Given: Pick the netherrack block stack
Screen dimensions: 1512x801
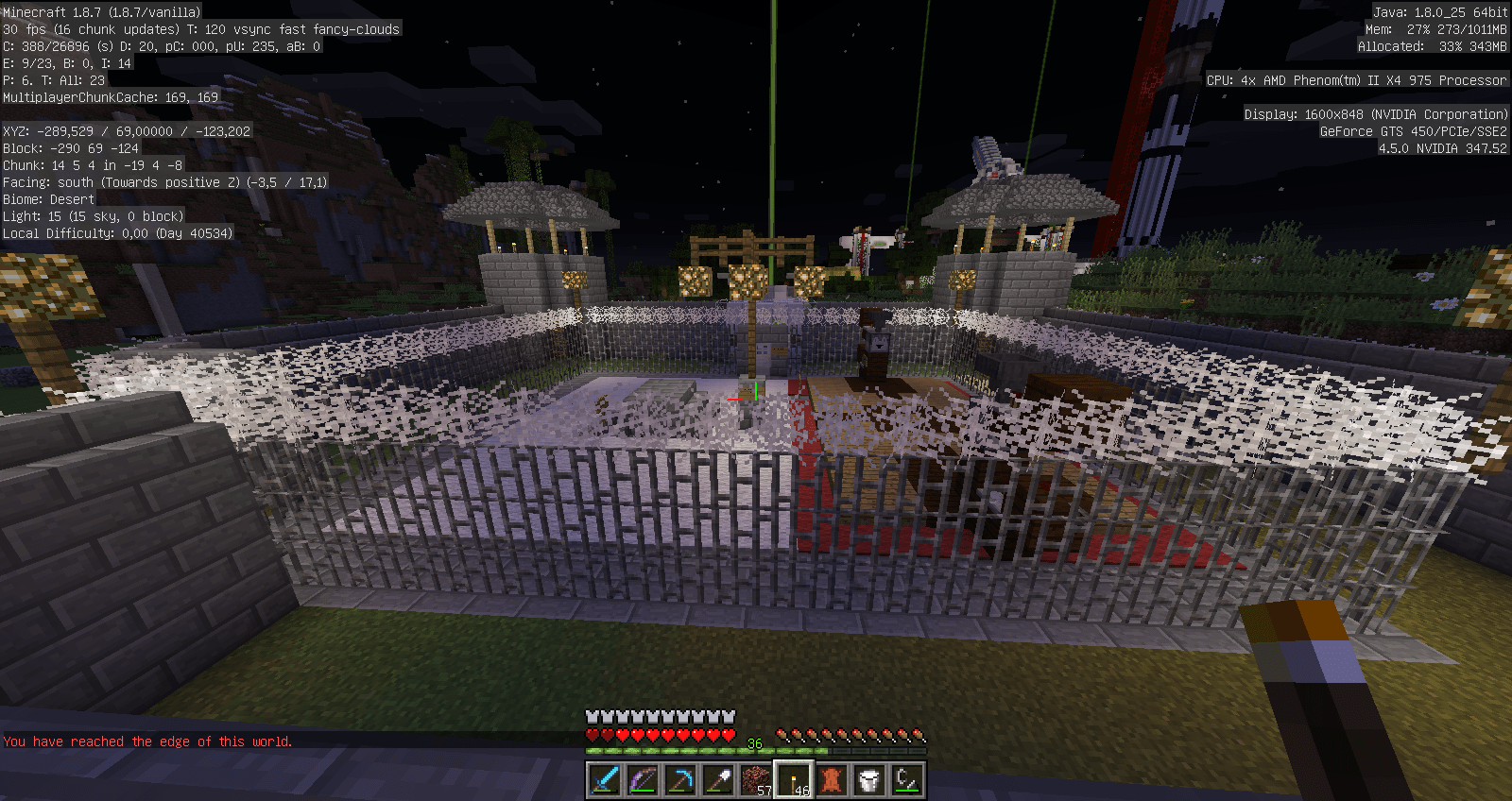Looking at the screenshot, I should coord(756,780).
